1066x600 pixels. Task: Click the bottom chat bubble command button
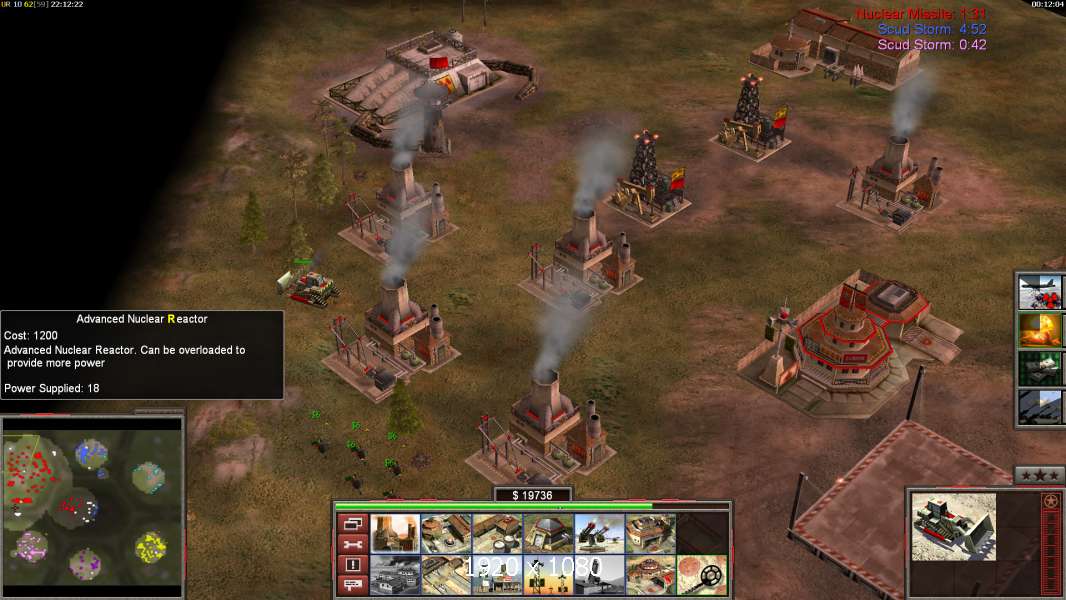coord(353,586)
